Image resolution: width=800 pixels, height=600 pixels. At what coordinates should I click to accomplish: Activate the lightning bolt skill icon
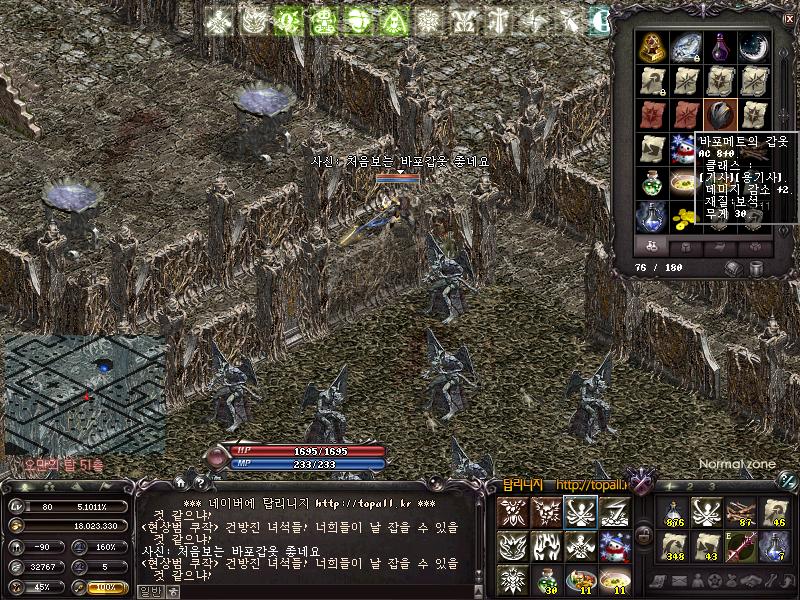612,511
